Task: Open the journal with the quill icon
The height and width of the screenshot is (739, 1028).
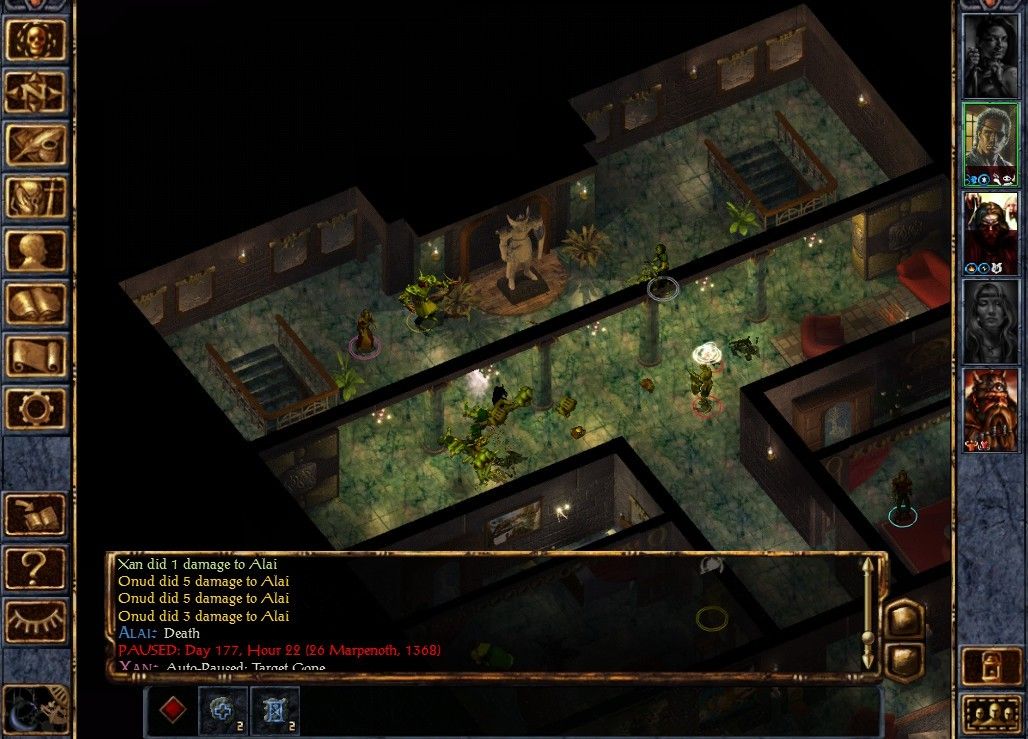Action: pos(36,145)
